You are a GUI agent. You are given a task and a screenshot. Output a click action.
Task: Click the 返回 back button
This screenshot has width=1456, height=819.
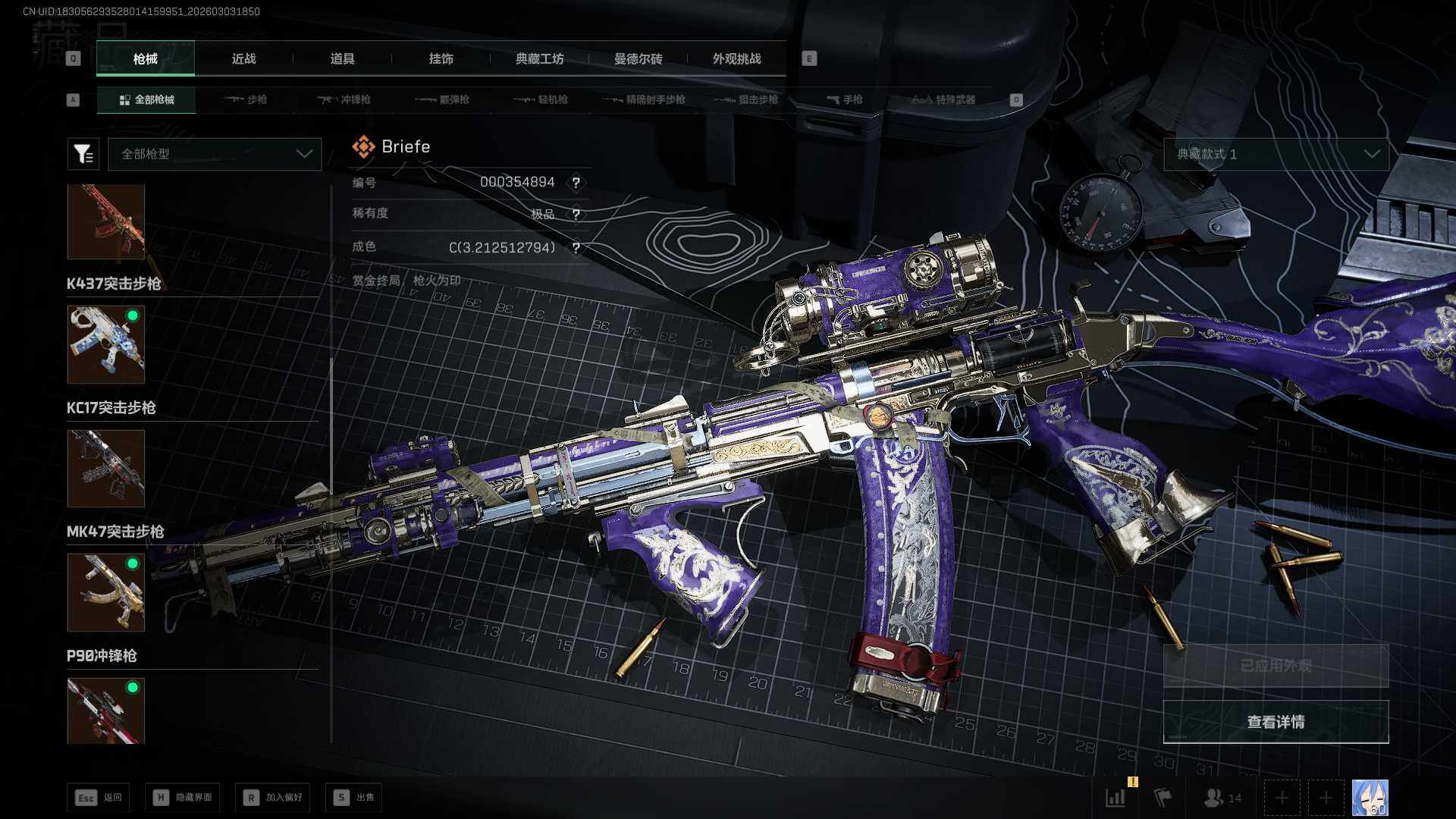click(x=99, y=797)
